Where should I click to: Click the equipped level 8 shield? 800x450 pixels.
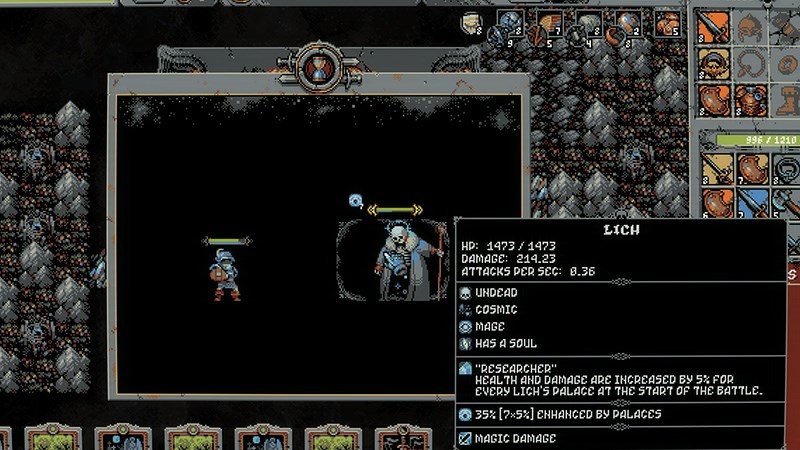click(x=713, y=100)
